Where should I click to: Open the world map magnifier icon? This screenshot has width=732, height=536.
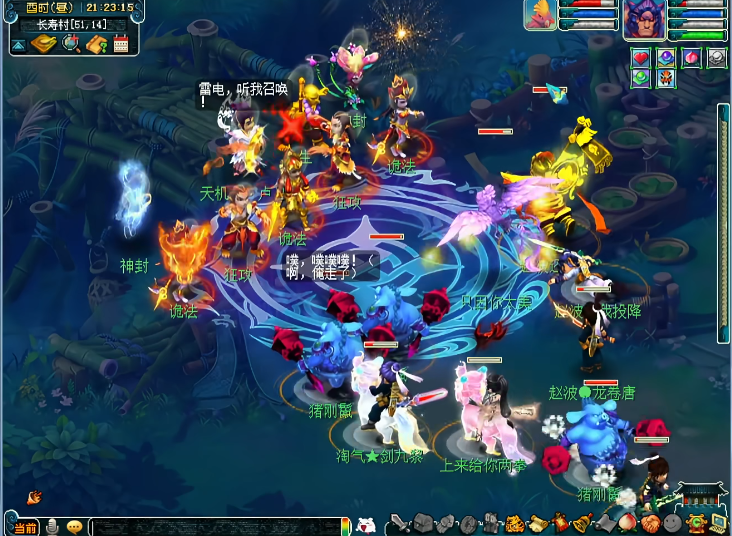tap(71, 44)
